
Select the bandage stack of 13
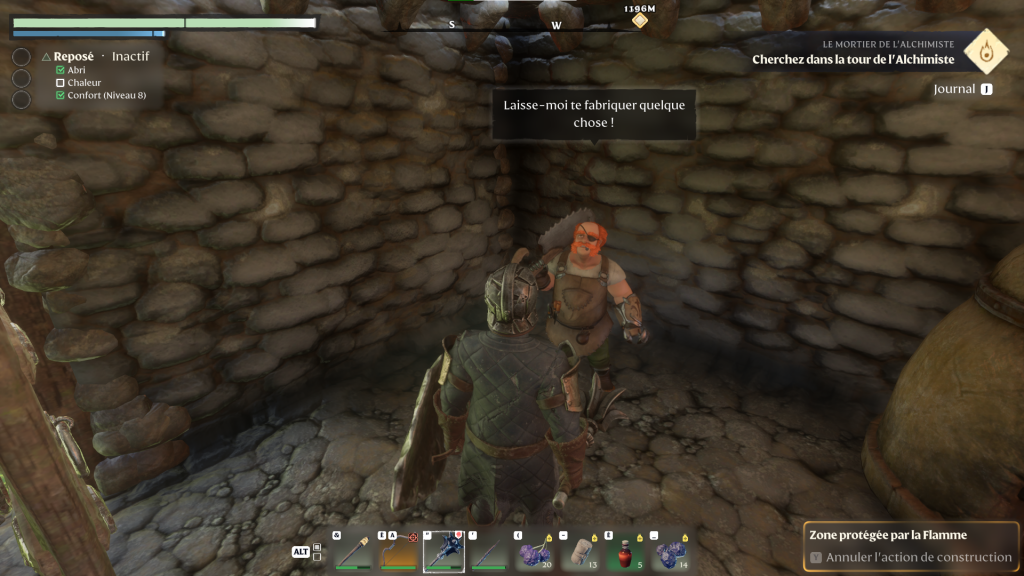click(x=581, y=551)
